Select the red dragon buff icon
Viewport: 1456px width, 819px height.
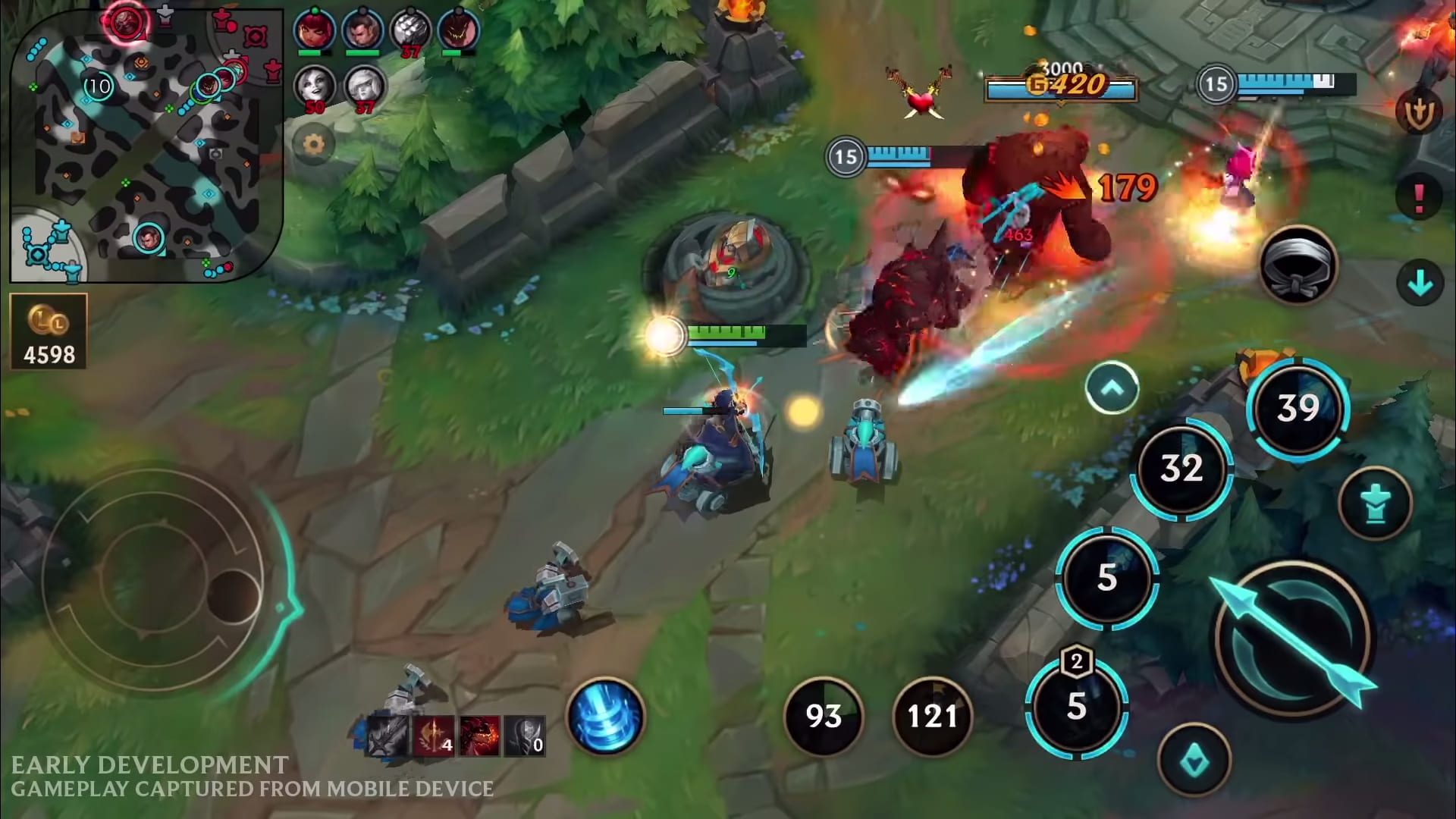[479, 736]
